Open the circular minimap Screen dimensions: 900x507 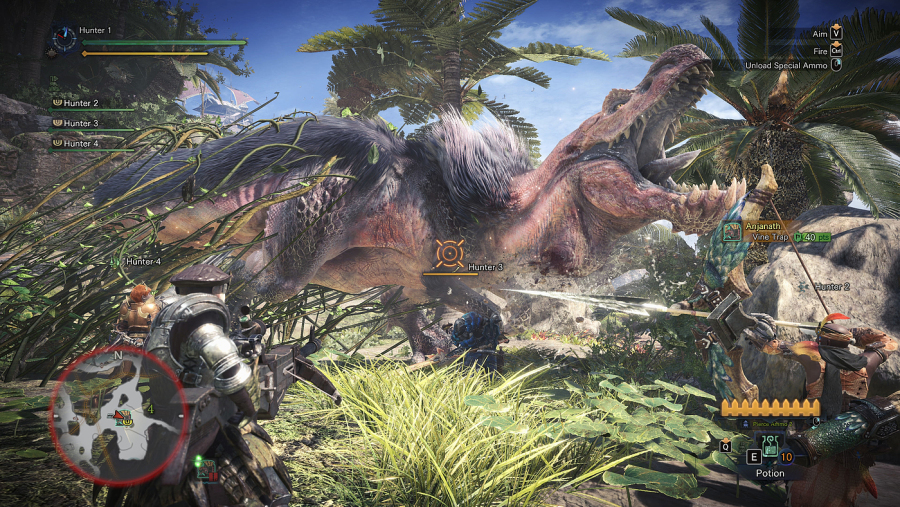click(118, 414)
